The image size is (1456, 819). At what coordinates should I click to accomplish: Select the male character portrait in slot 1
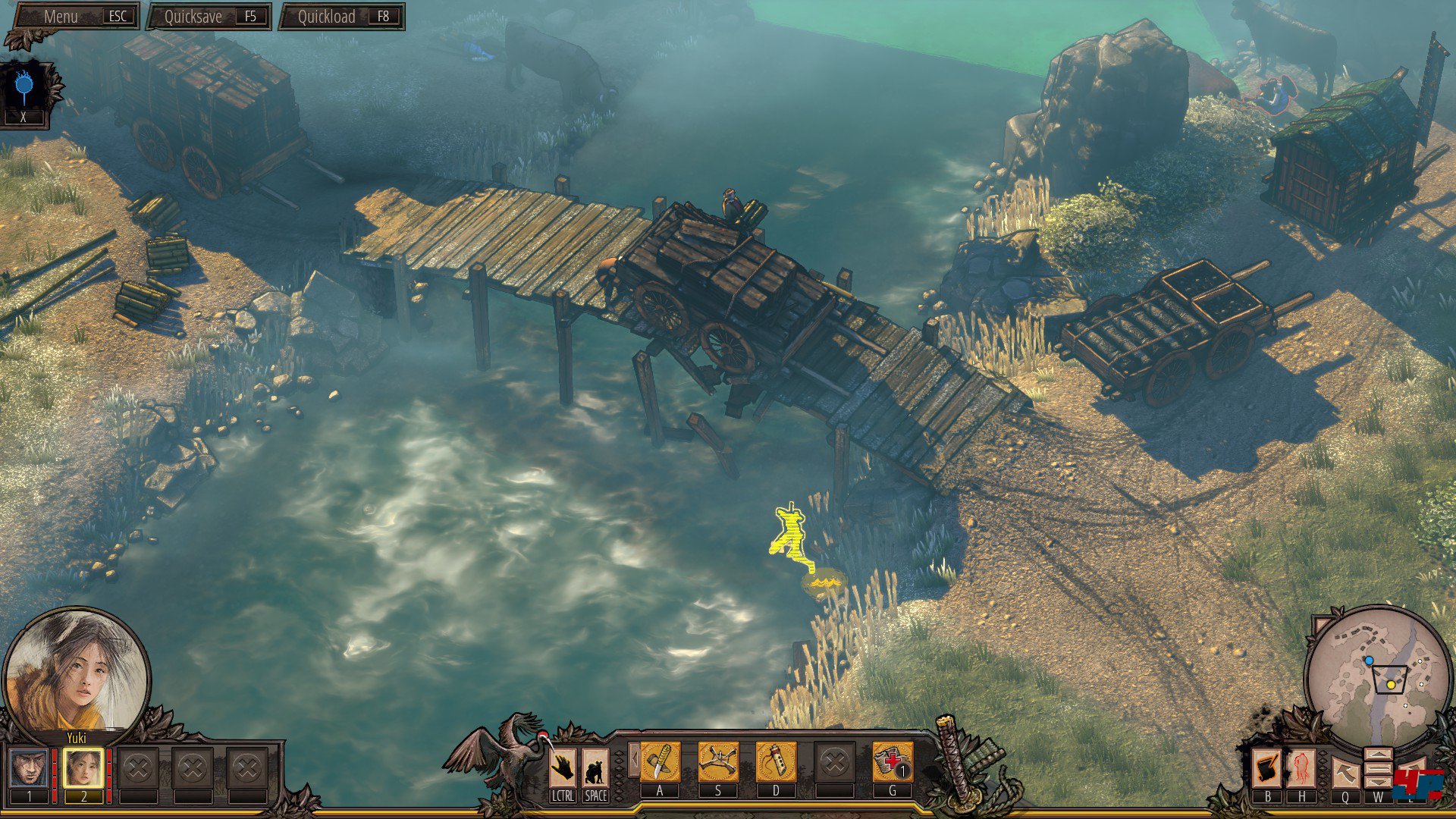coord(30,767)
